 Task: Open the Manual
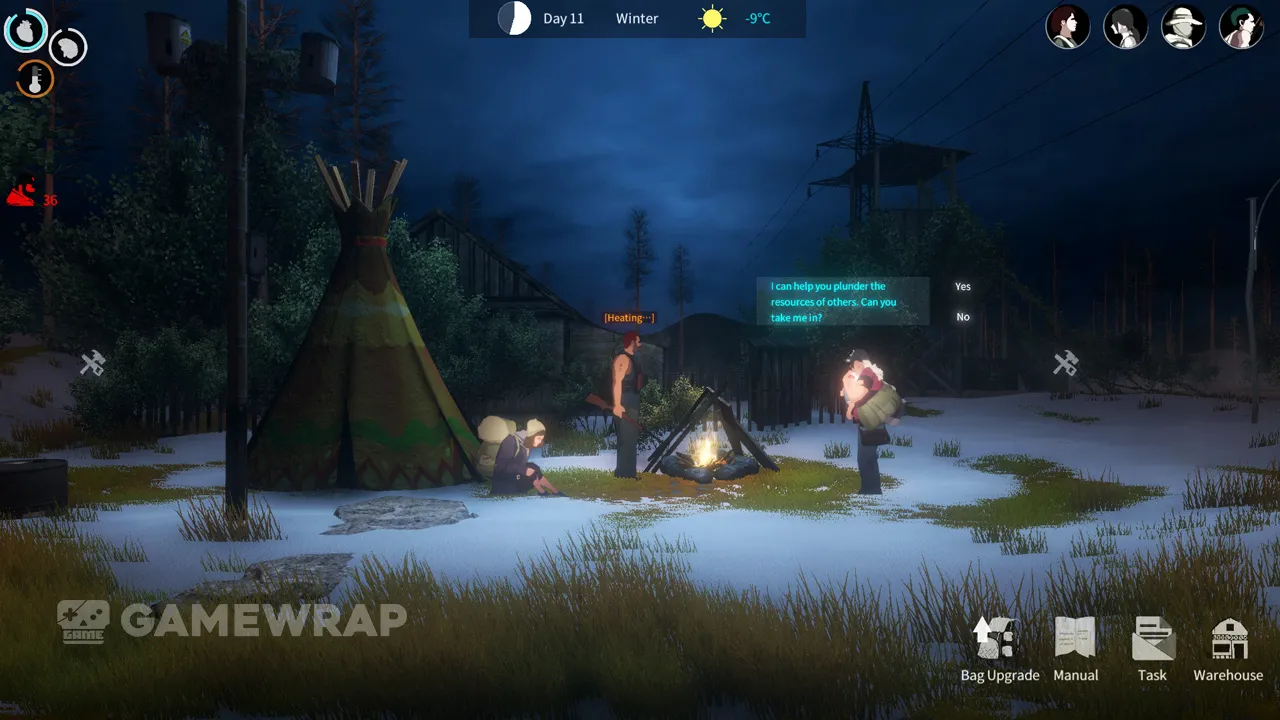click(x=1076, y=649)
